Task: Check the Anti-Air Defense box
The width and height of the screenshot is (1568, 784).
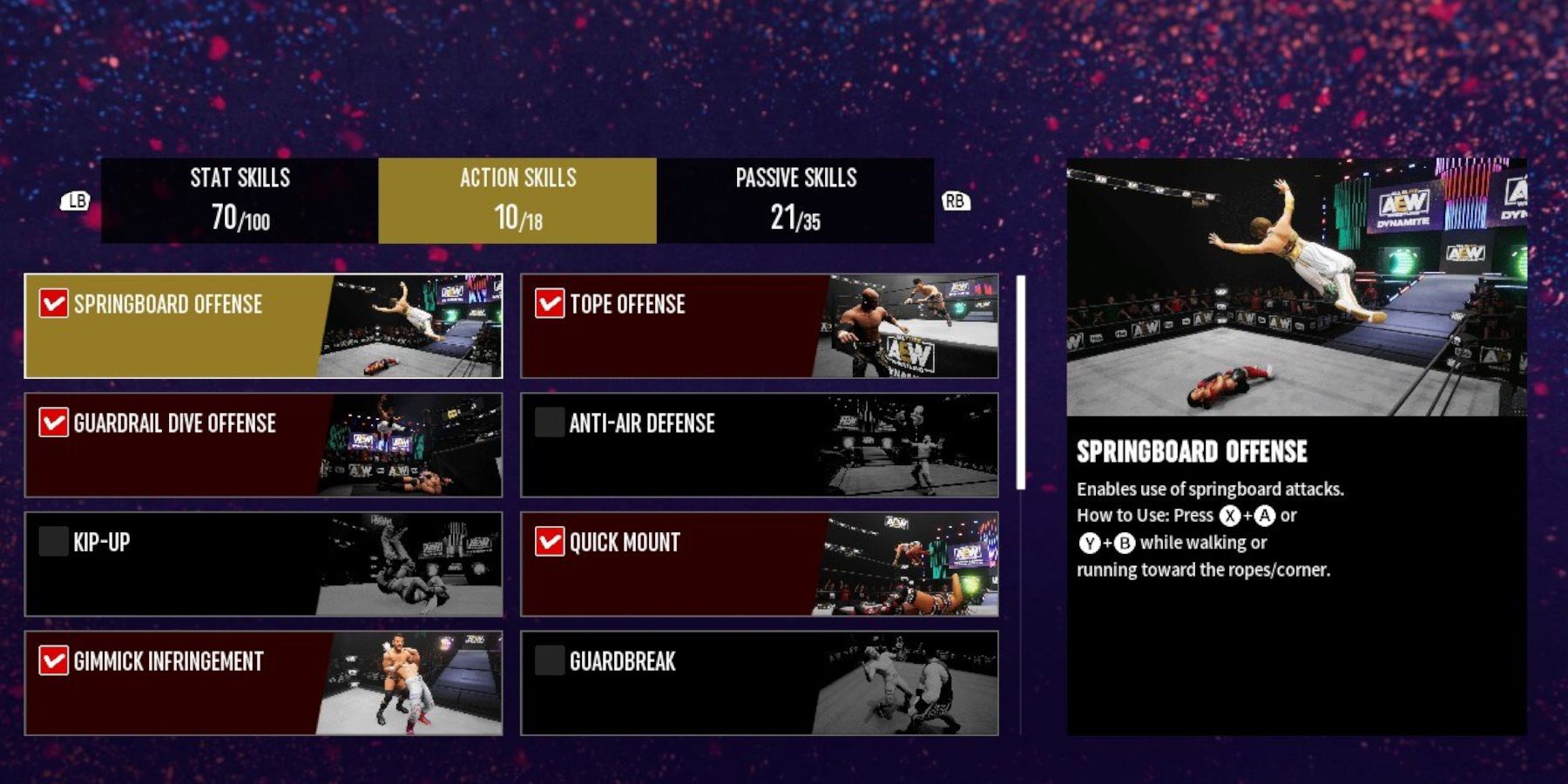Action: tap(549, 423)
